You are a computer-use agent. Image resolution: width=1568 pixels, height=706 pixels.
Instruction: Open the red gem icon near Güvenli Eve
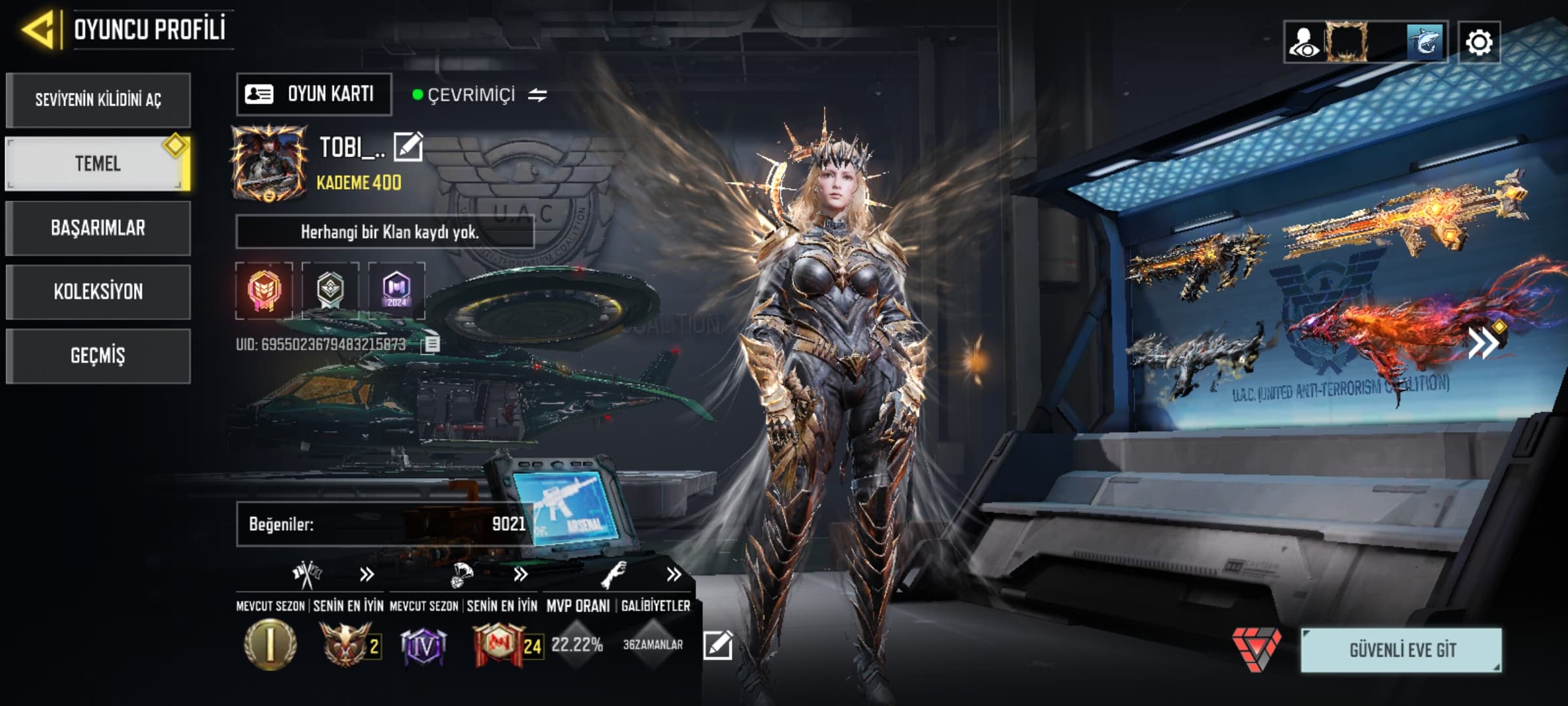pyautogui.click(x=1256, y=649)
